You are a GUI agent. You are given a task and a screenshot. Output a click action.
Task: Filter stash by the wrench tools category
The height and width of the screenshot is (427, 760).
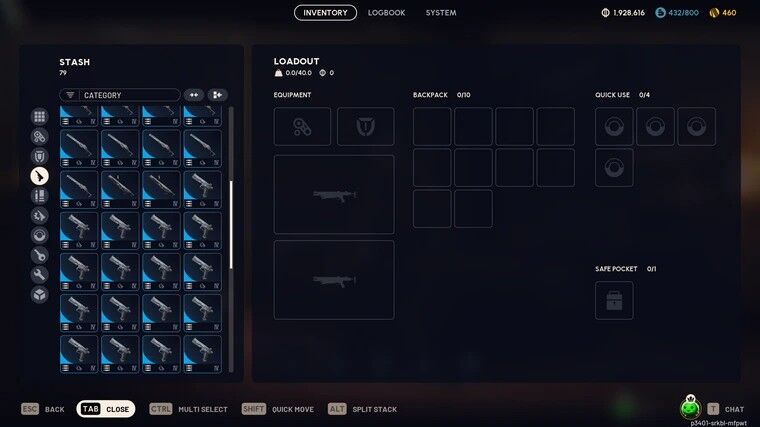(x=39, y=274)
